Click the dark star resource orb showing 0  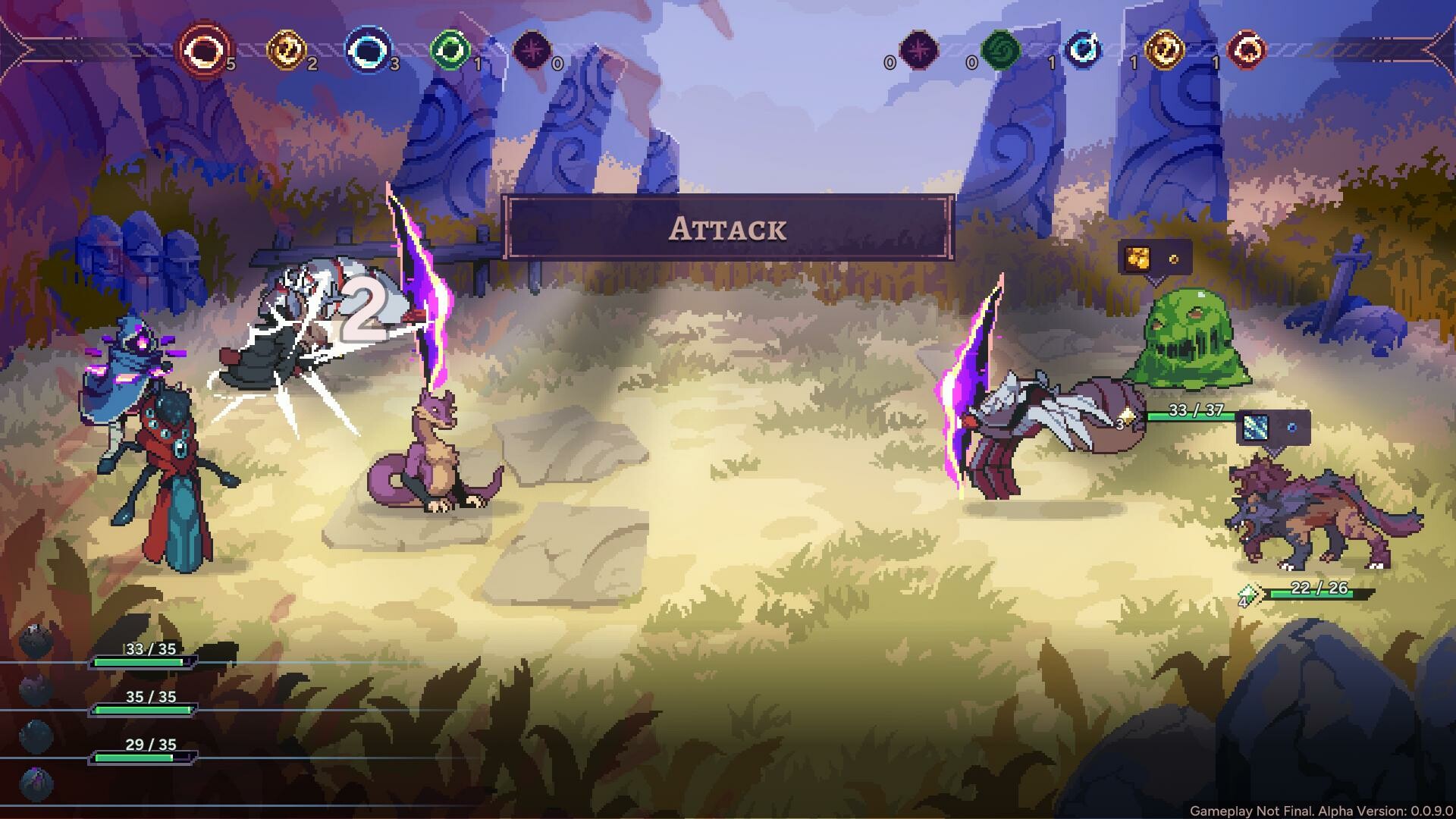(533, 52)
